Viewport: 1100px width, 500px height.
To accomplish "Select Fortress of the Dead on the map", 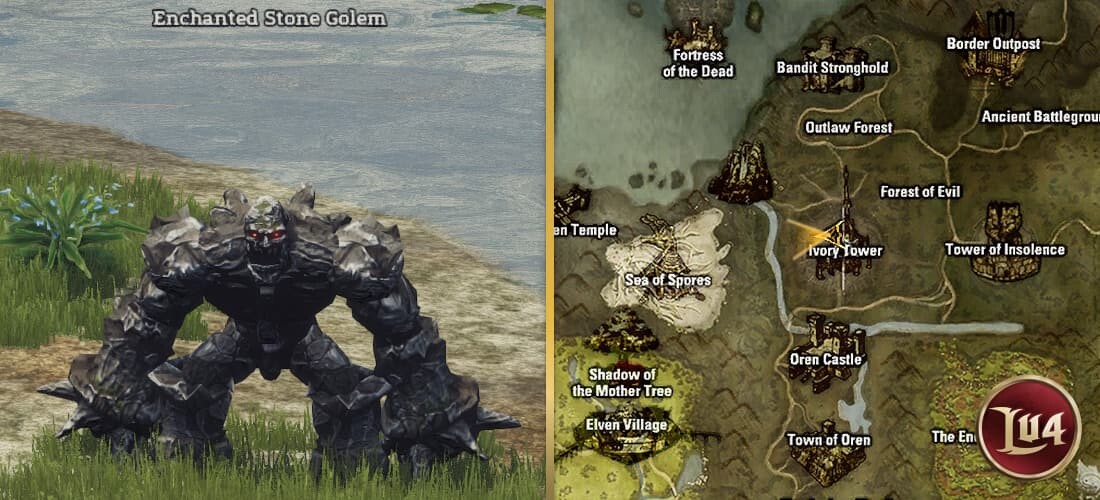I will (698, 62).
